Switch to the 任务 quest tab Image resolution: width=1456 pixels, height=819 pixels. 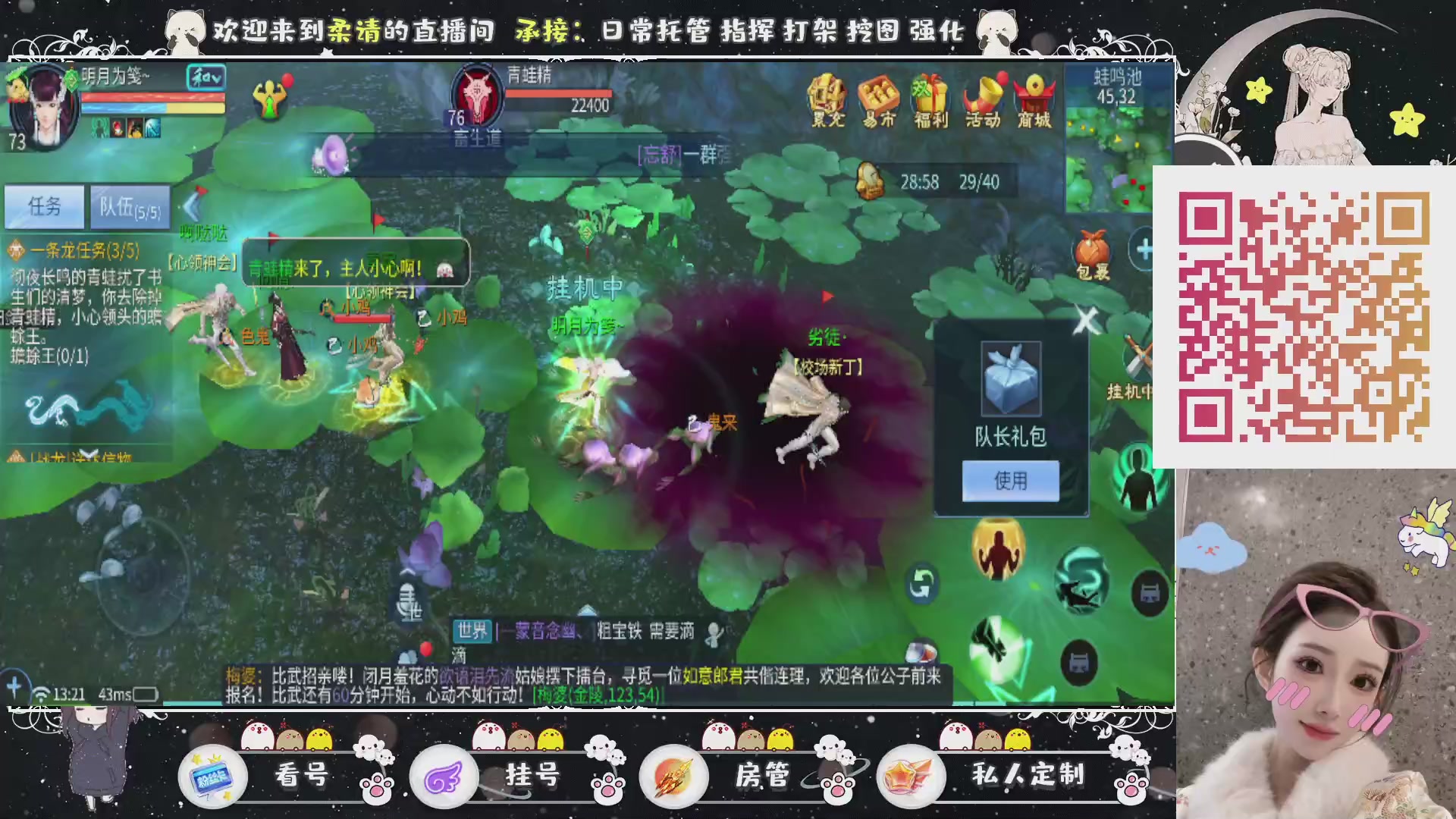pos(43,205)
